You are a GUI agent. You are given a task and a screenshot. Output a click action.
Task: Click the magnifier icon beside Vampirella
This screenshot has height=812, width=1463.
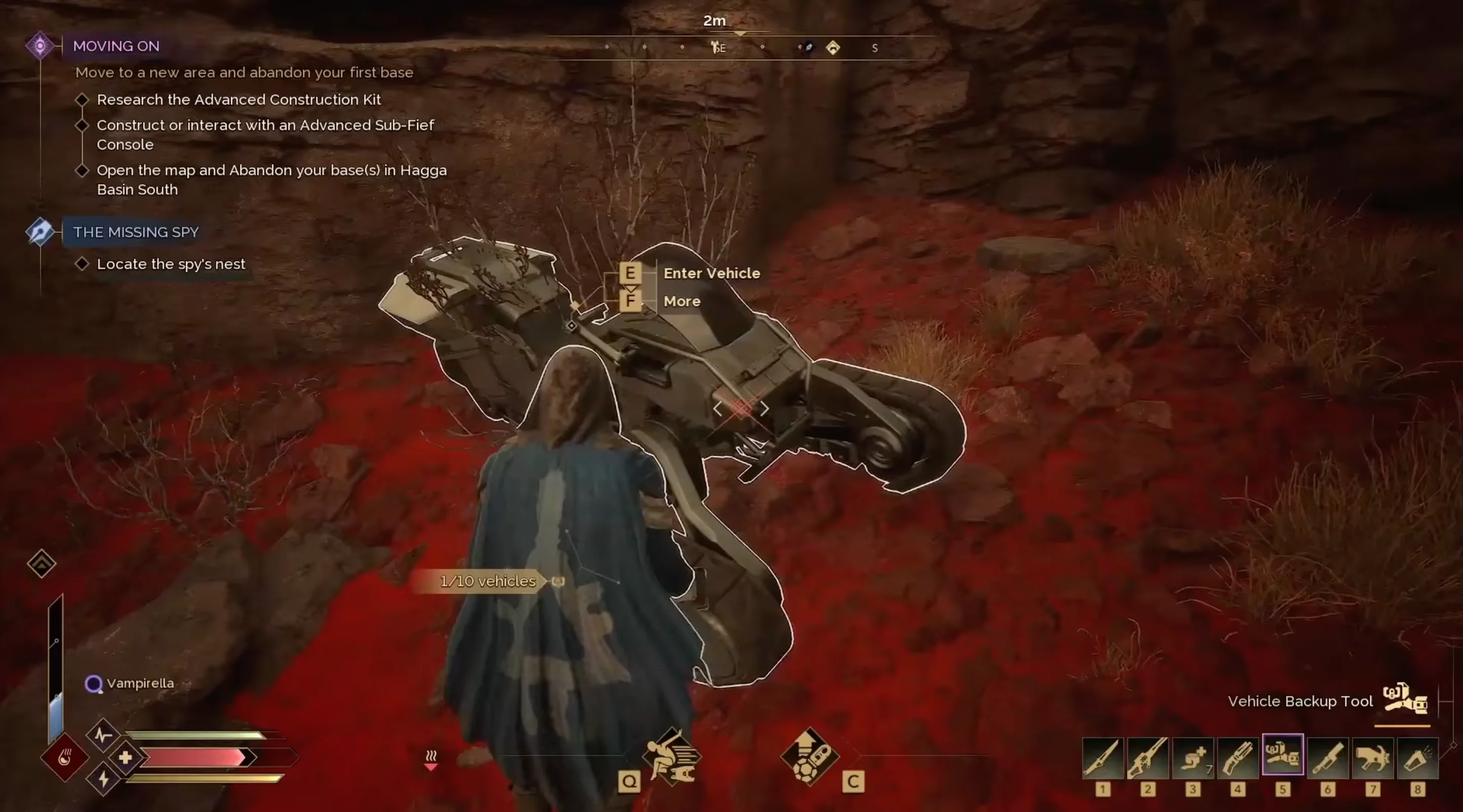click(x=93, y=684)
